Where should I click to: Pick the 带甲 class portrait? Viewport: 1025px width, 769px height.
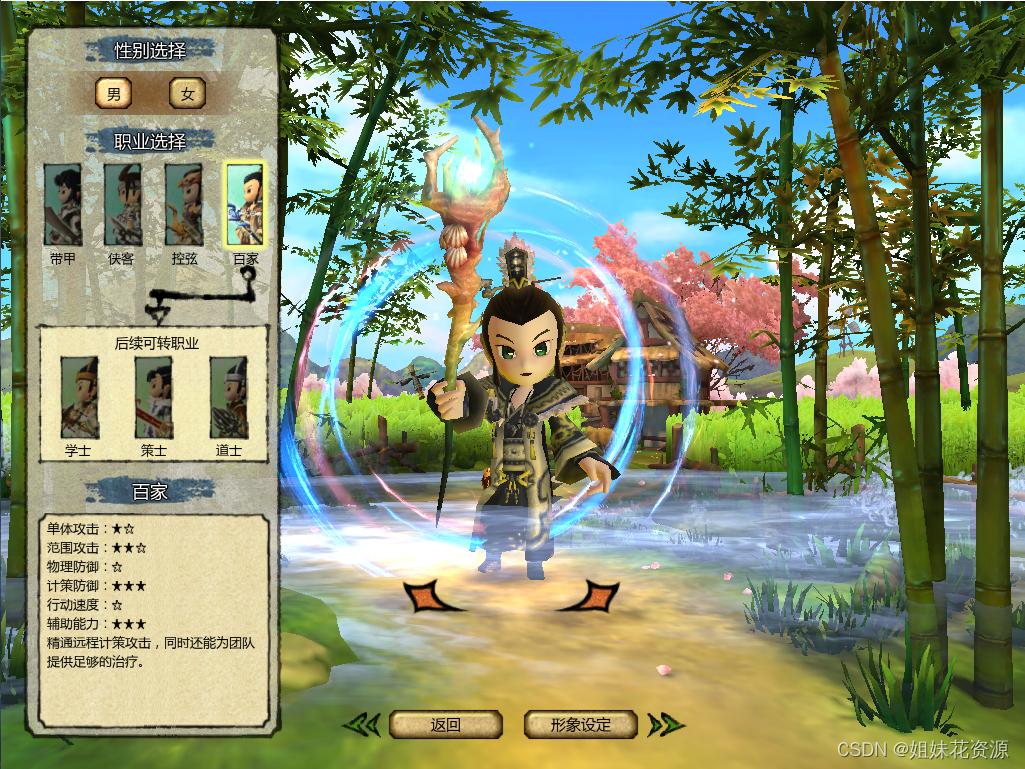(x=62, y=205)
